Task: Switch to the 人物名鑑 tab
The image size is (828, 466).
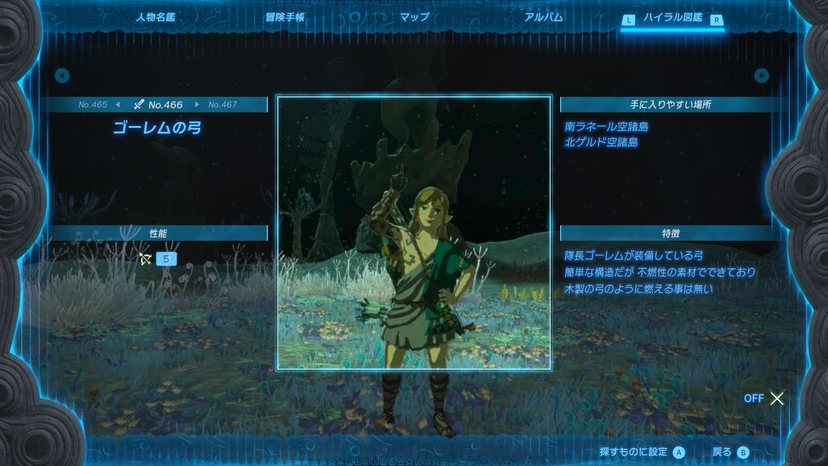Action: coord(155,17)
